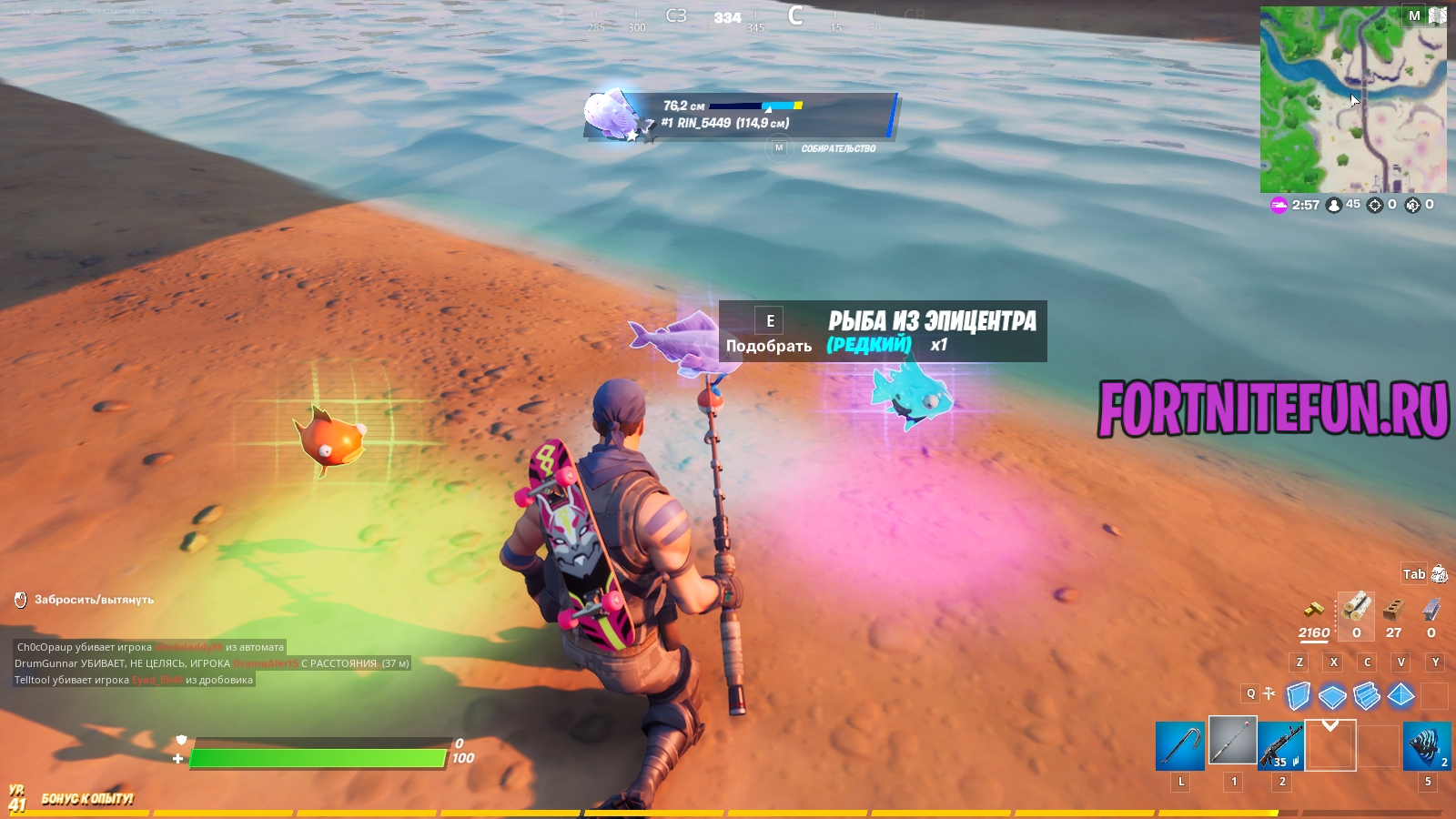Open the fish collection tracker banner
The image size is (1456, 819).
pos(740,116)
